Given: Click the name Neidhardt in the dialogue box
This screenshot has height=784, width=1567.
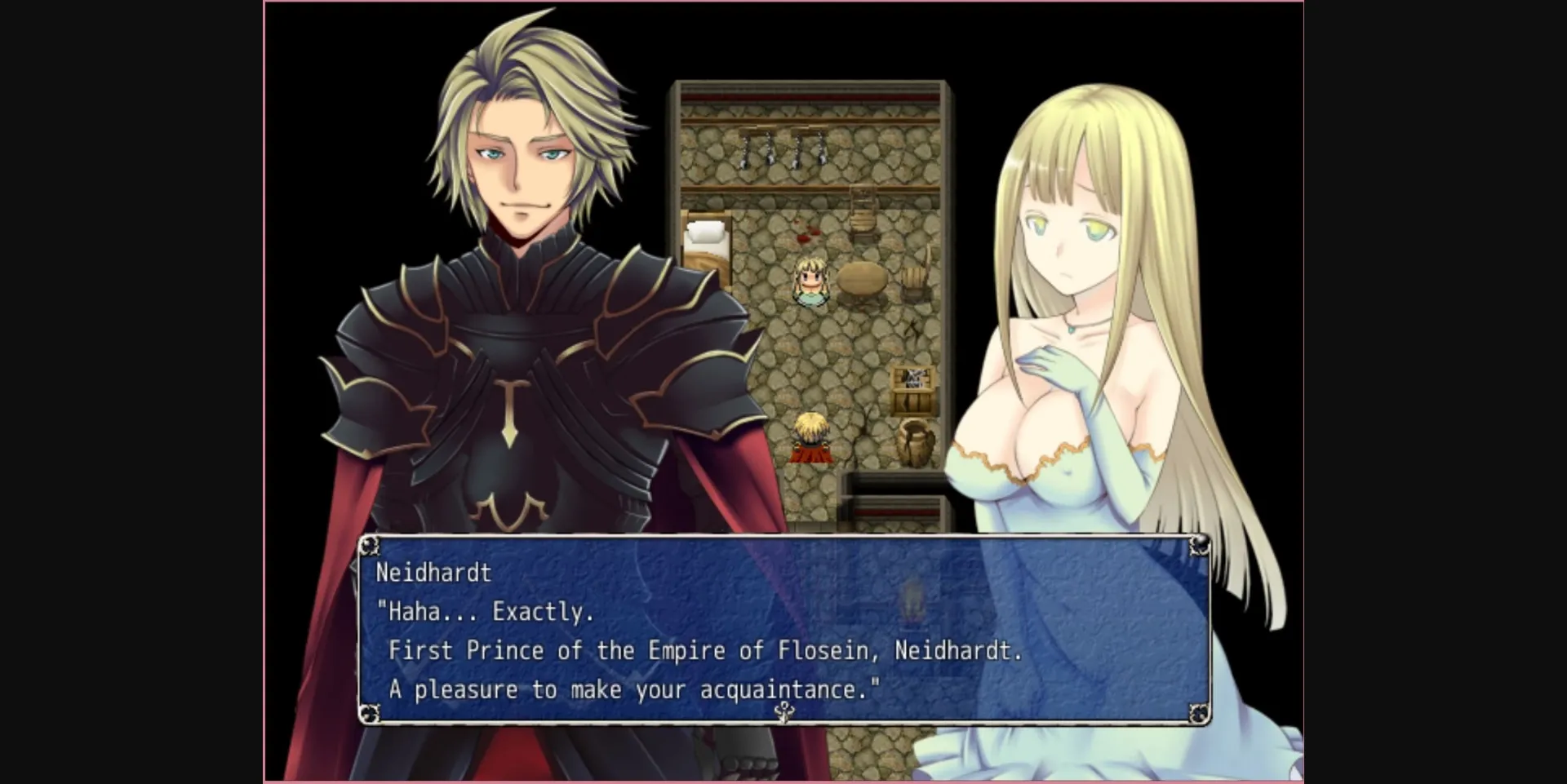Looking at the screenshot, I should pos(434,574).
